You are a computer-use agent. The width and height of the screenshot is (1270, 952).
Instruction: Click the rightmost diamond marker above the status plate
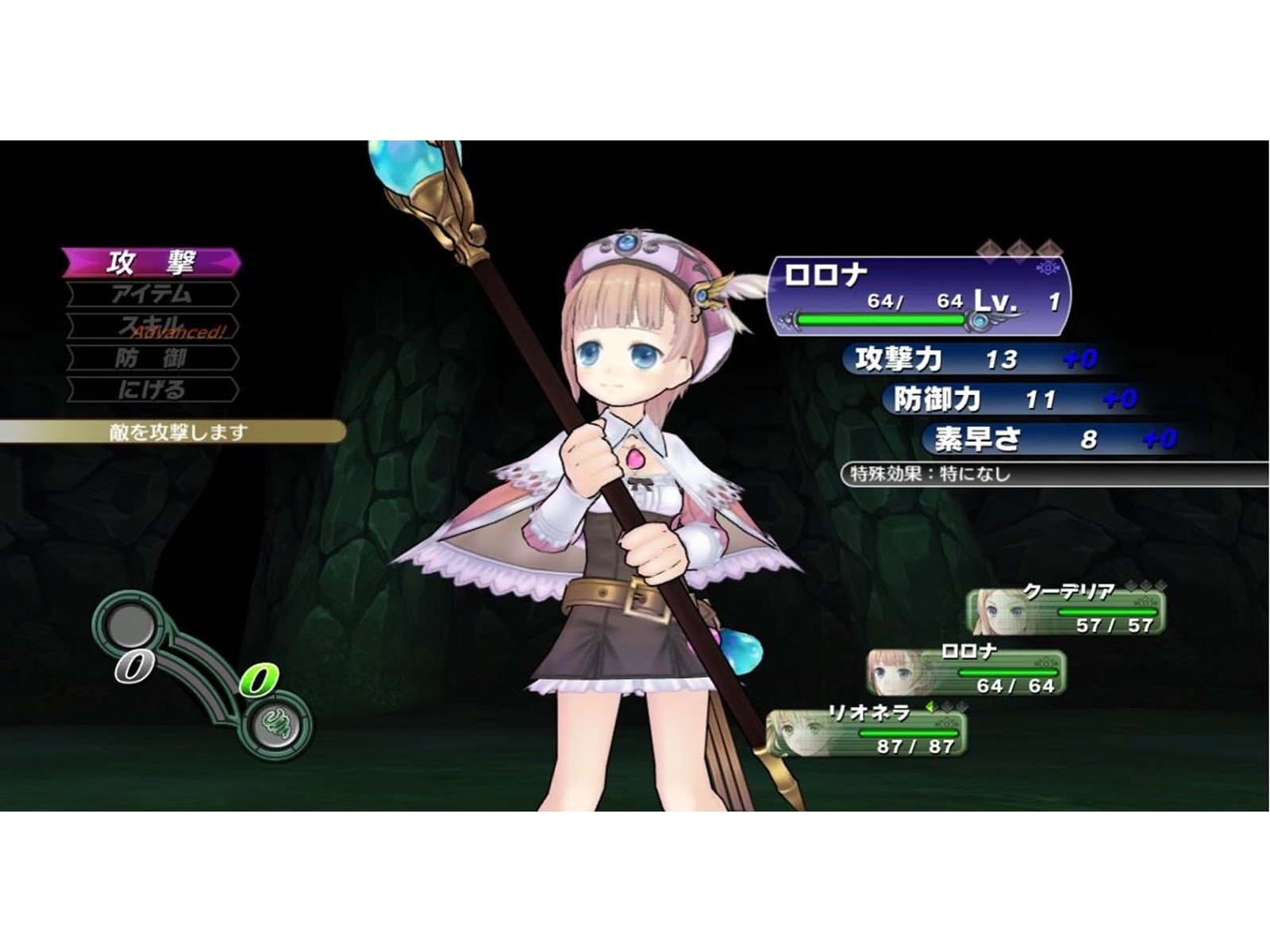point(1049,248)
